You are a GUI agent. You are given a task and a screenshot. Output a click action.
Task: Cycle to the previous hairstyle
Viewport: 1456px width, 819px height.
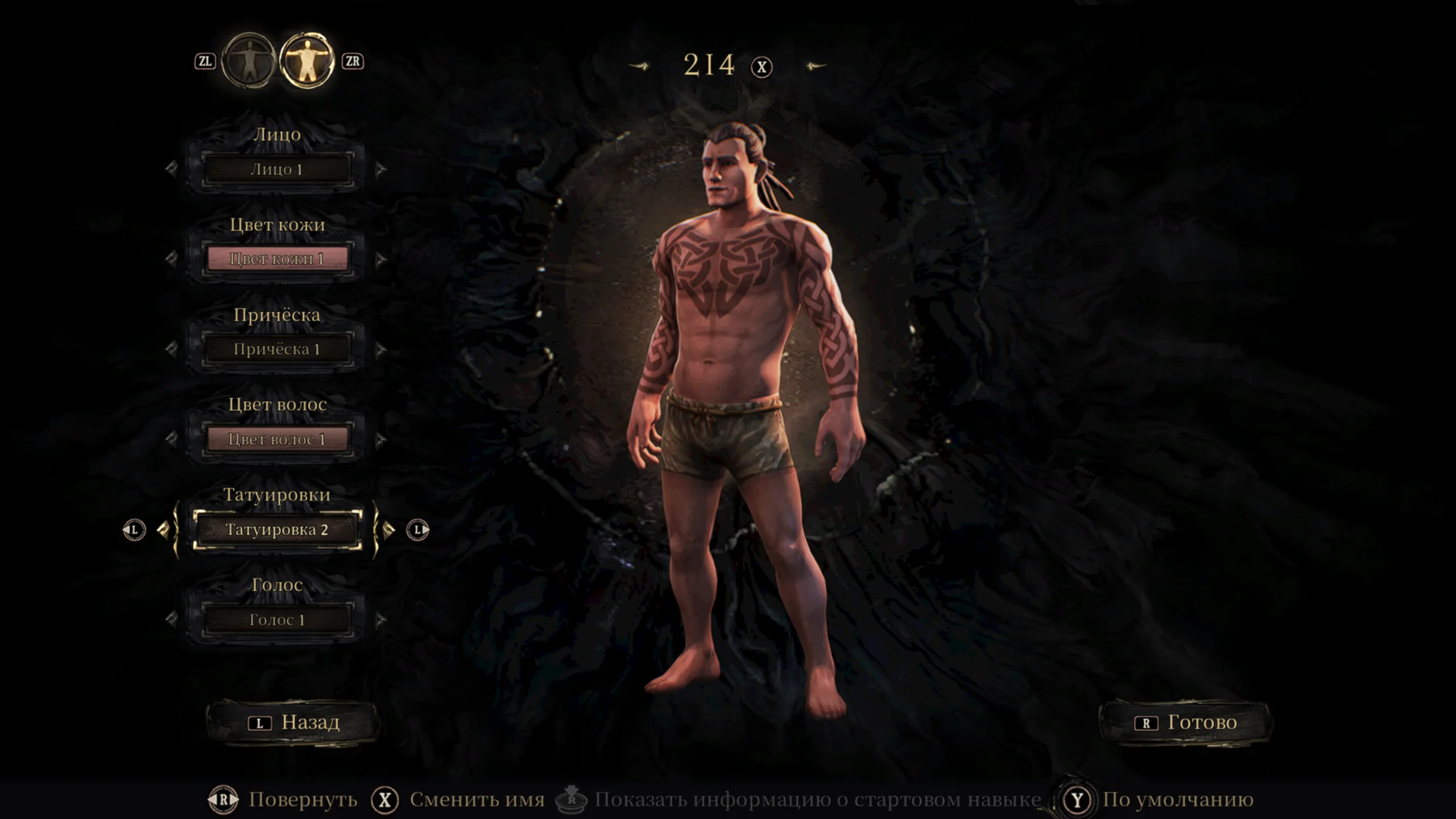click(171, 349)
